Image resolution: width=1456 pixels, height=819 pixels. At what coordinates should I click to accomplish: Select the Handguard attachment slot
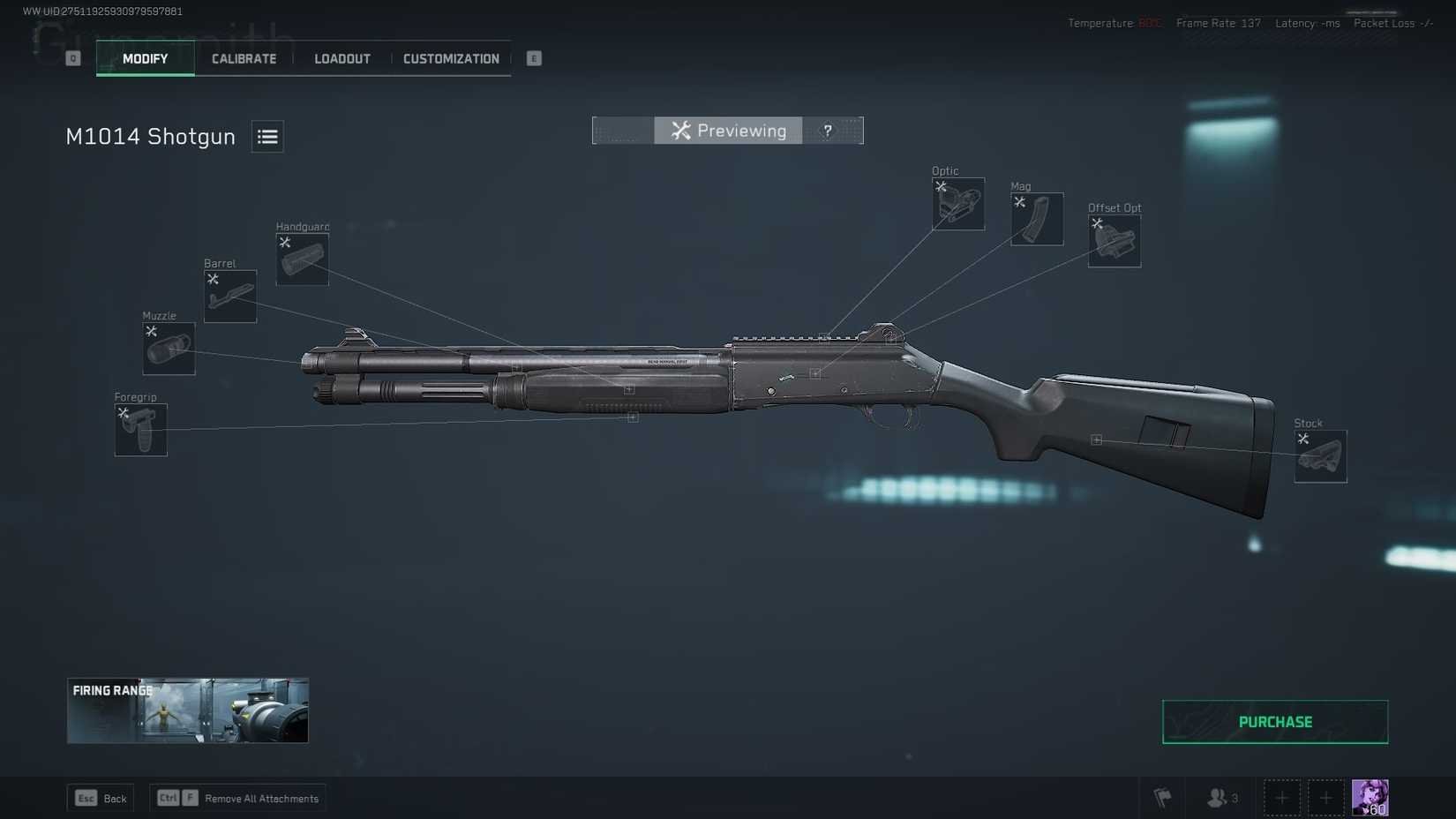pos(302,259)
